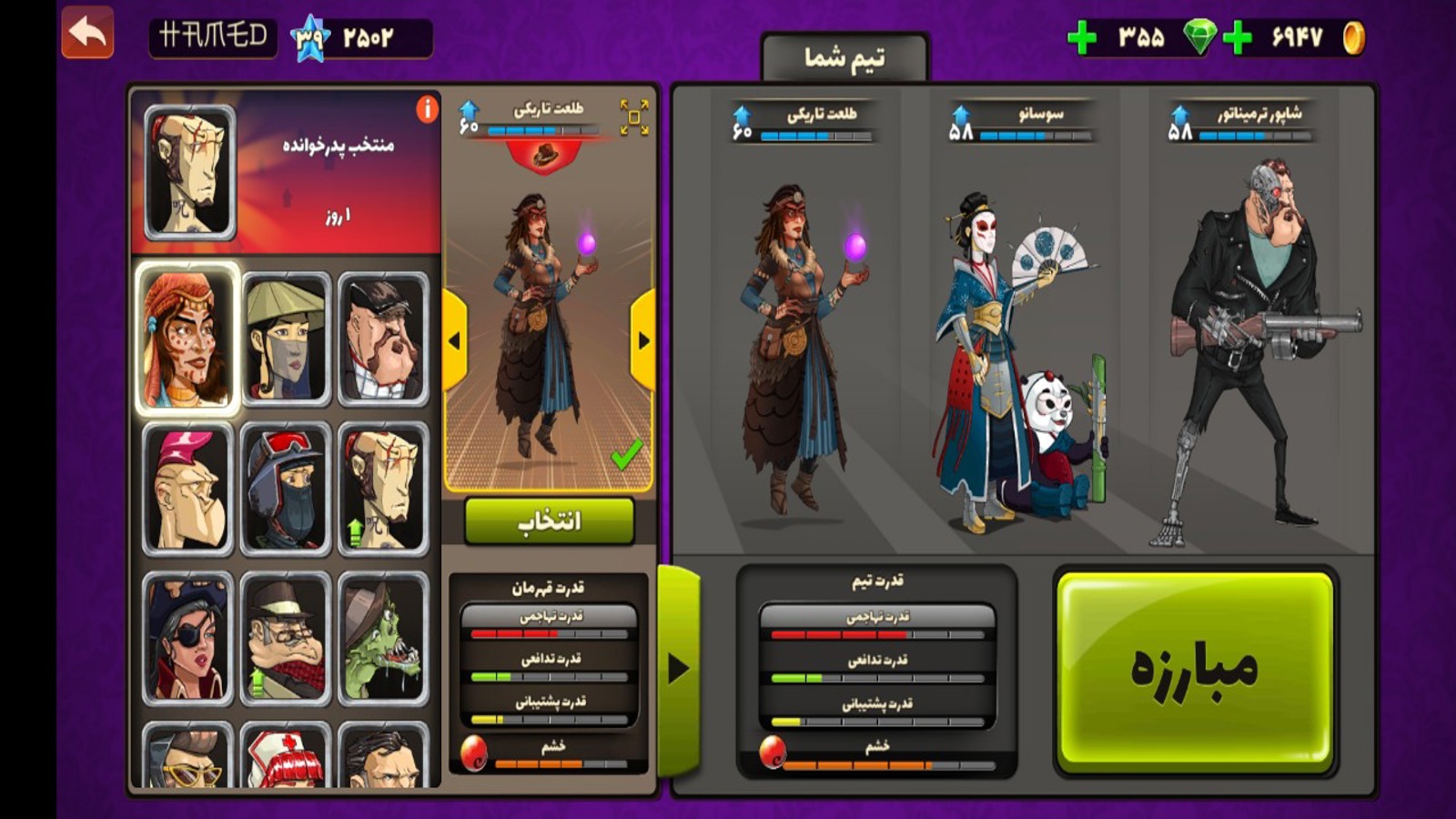Go back with the red arrow button
Image resolution: width=1456 pixels, height=819 pixels.
87,34
